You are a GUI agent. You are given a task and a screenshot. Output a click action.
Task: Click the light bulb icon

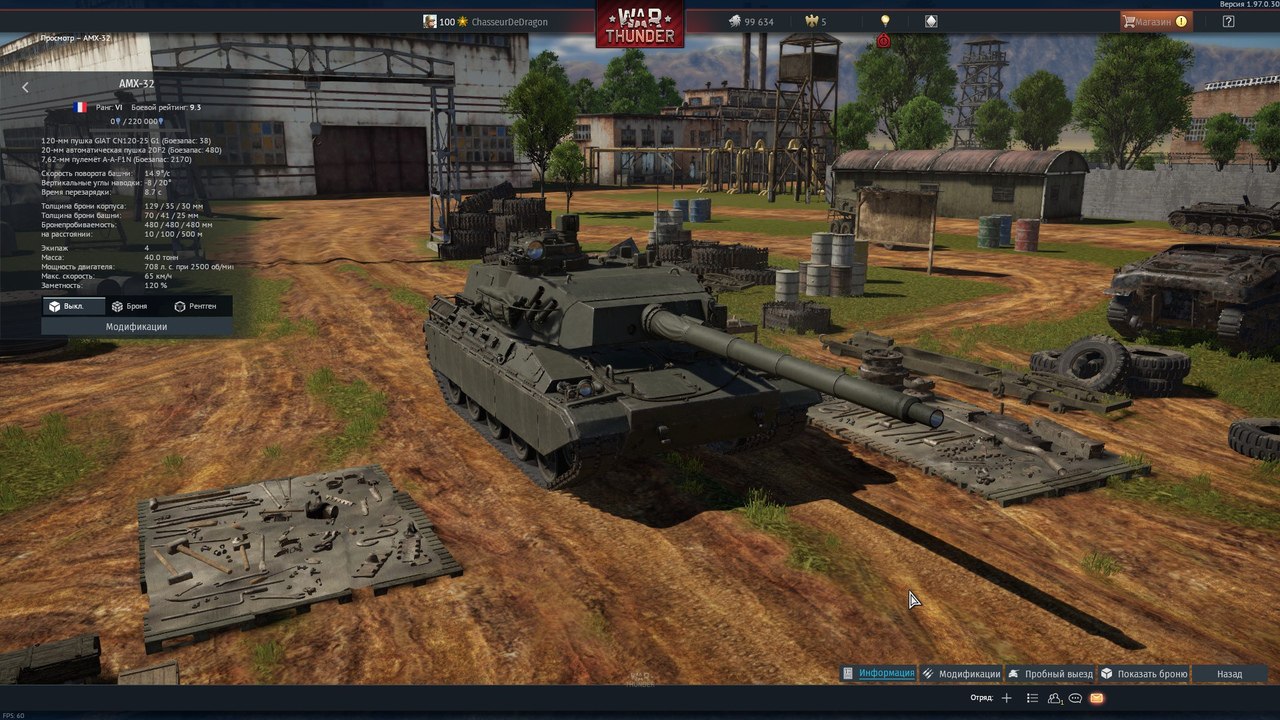pyautogui.click(x=884, y=21)
